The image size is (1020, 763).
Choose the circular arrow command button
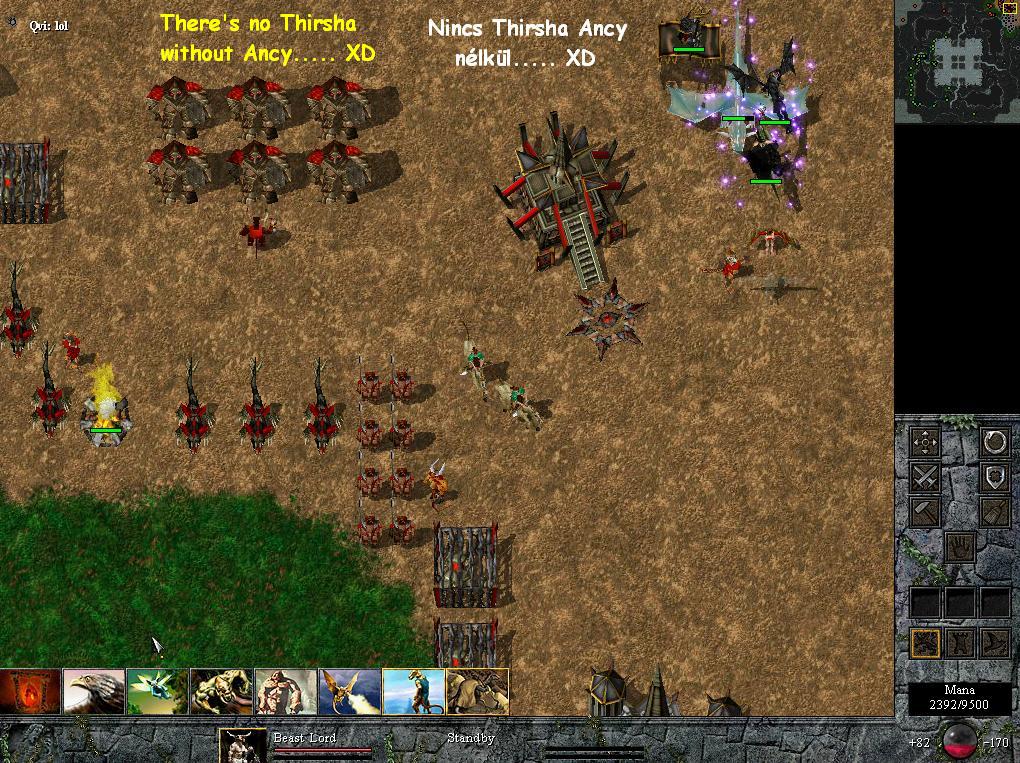[x=994, y=442]
